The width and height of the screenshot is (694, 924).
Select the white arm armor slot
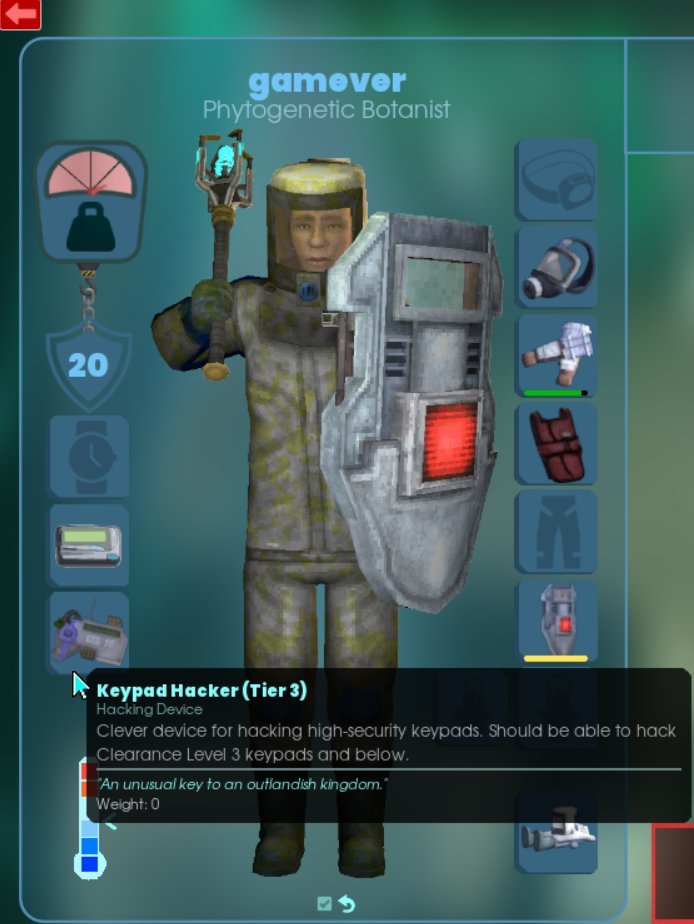(556, 355)
